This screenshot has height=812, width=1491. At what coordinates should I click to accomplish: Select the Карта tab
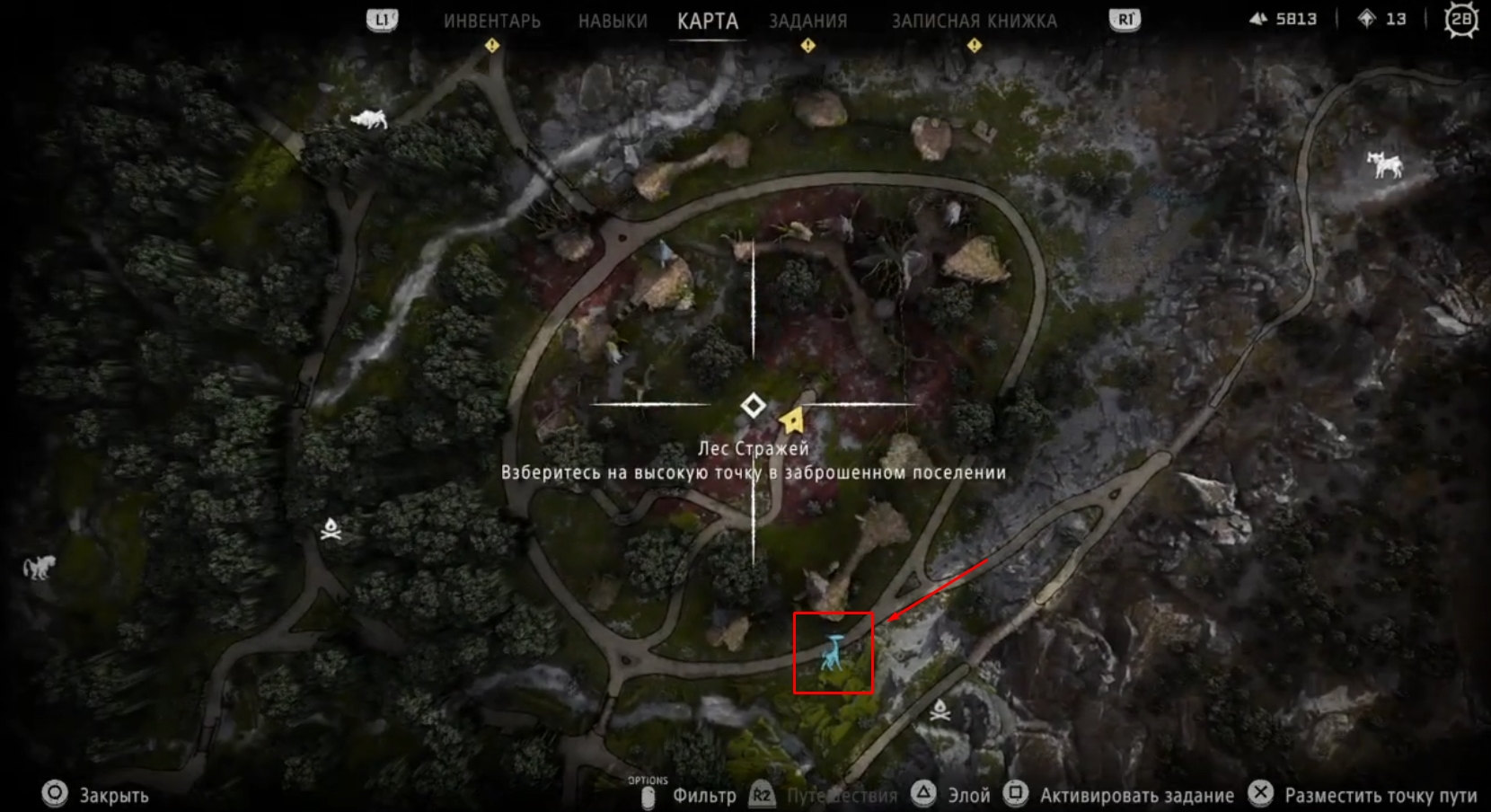click(708, 21)
